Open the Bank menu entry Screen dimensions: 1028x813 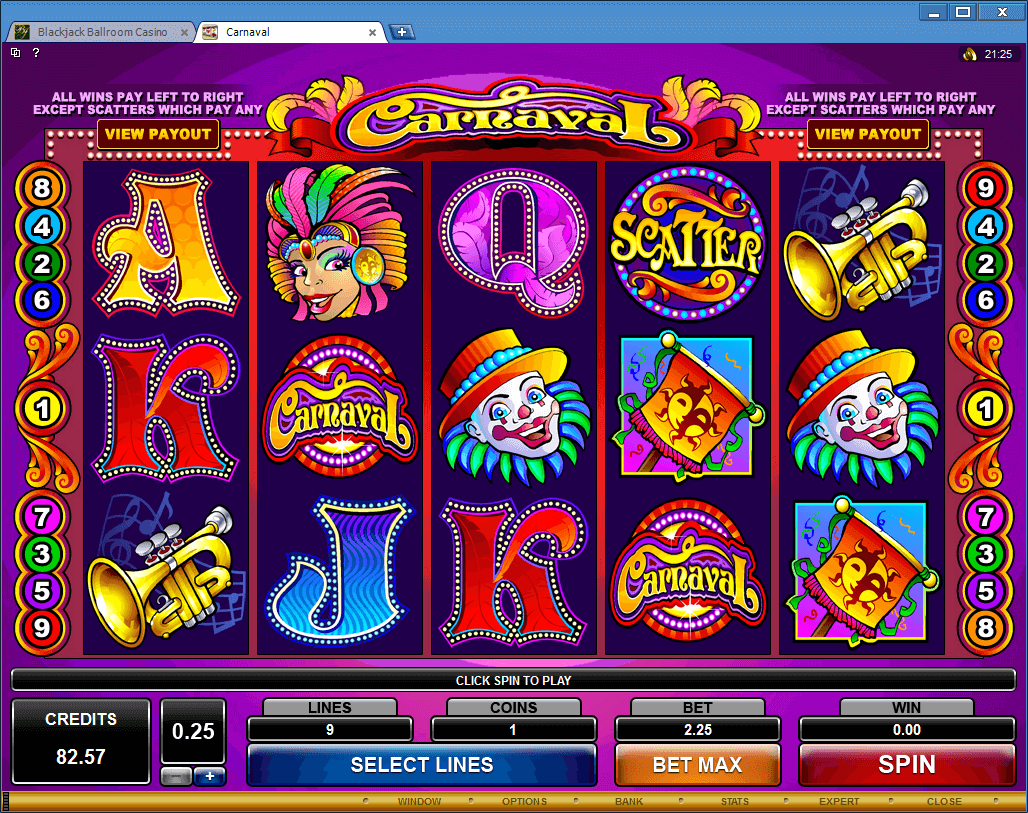629,801
